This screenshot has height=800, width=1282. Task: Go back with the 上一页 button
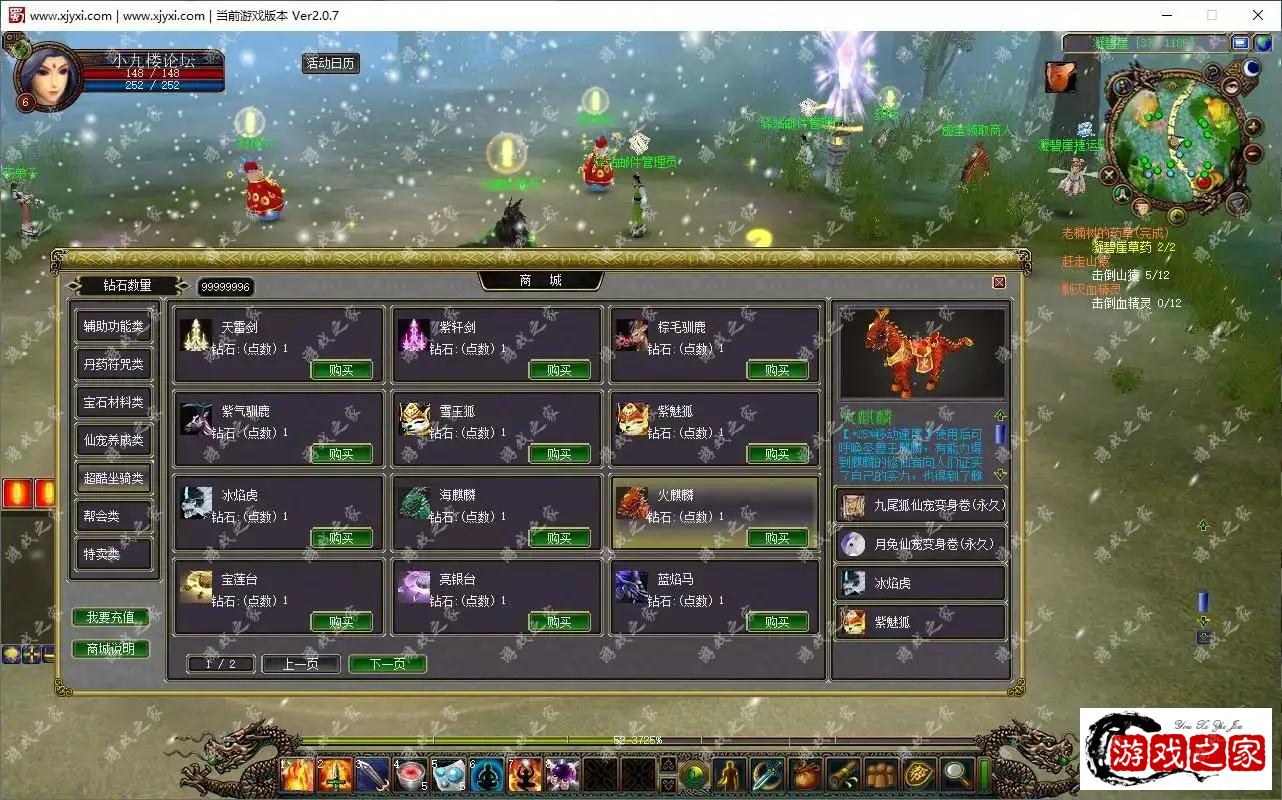pyautogui.click(x=300, y=664)
